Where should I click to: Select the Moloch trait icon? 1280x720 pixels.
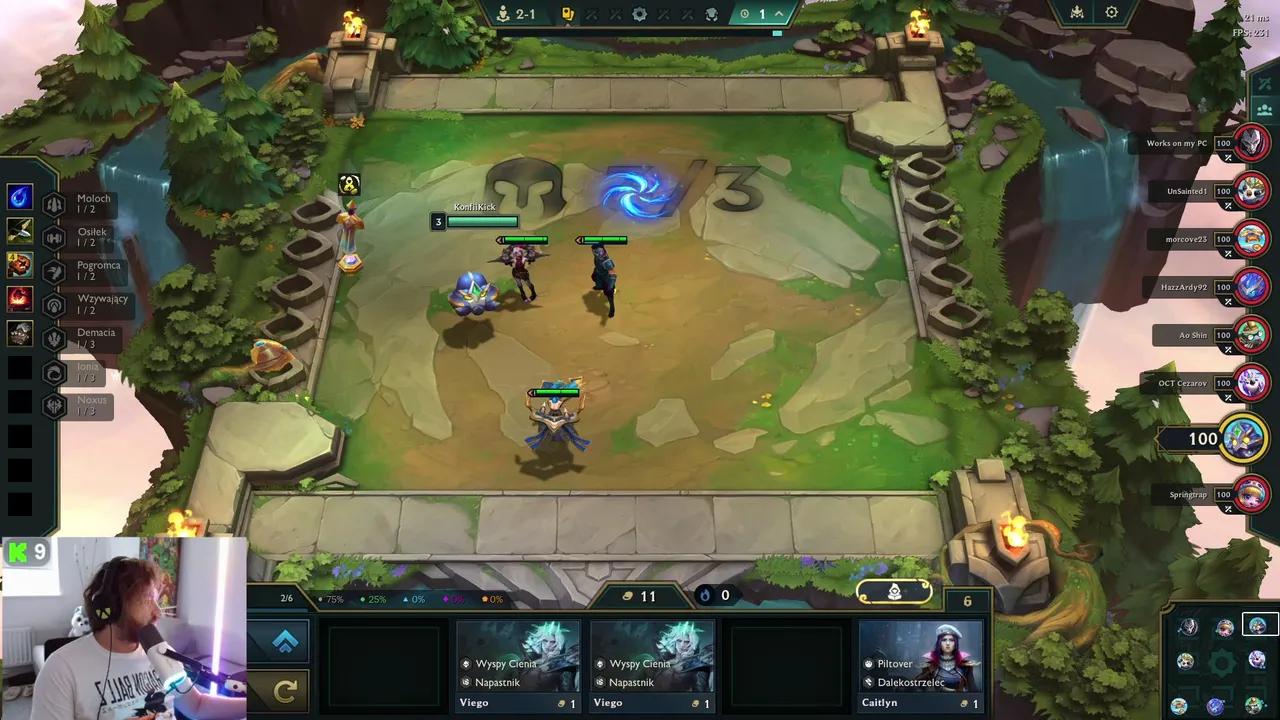point(52,203)
